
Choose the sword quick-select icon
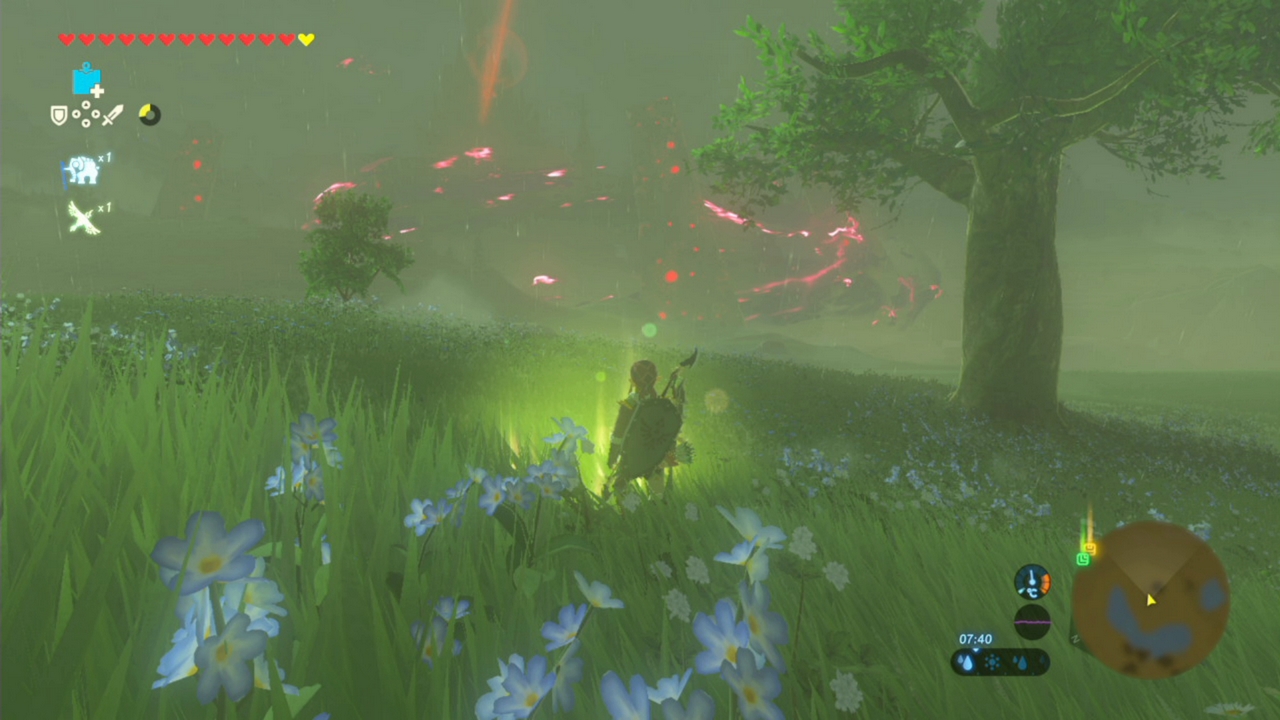coord(112,115)
